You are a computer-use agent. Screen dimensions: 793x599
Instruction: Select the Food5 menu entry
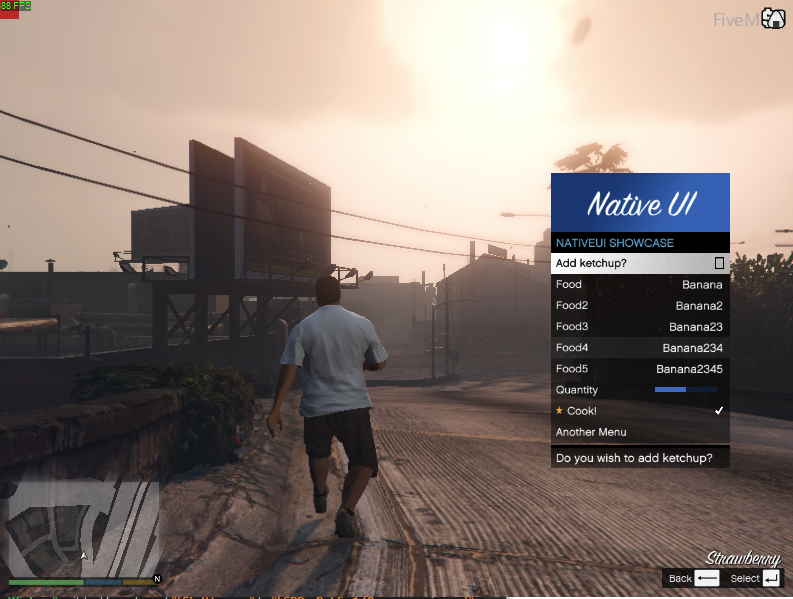pos(639,369)
